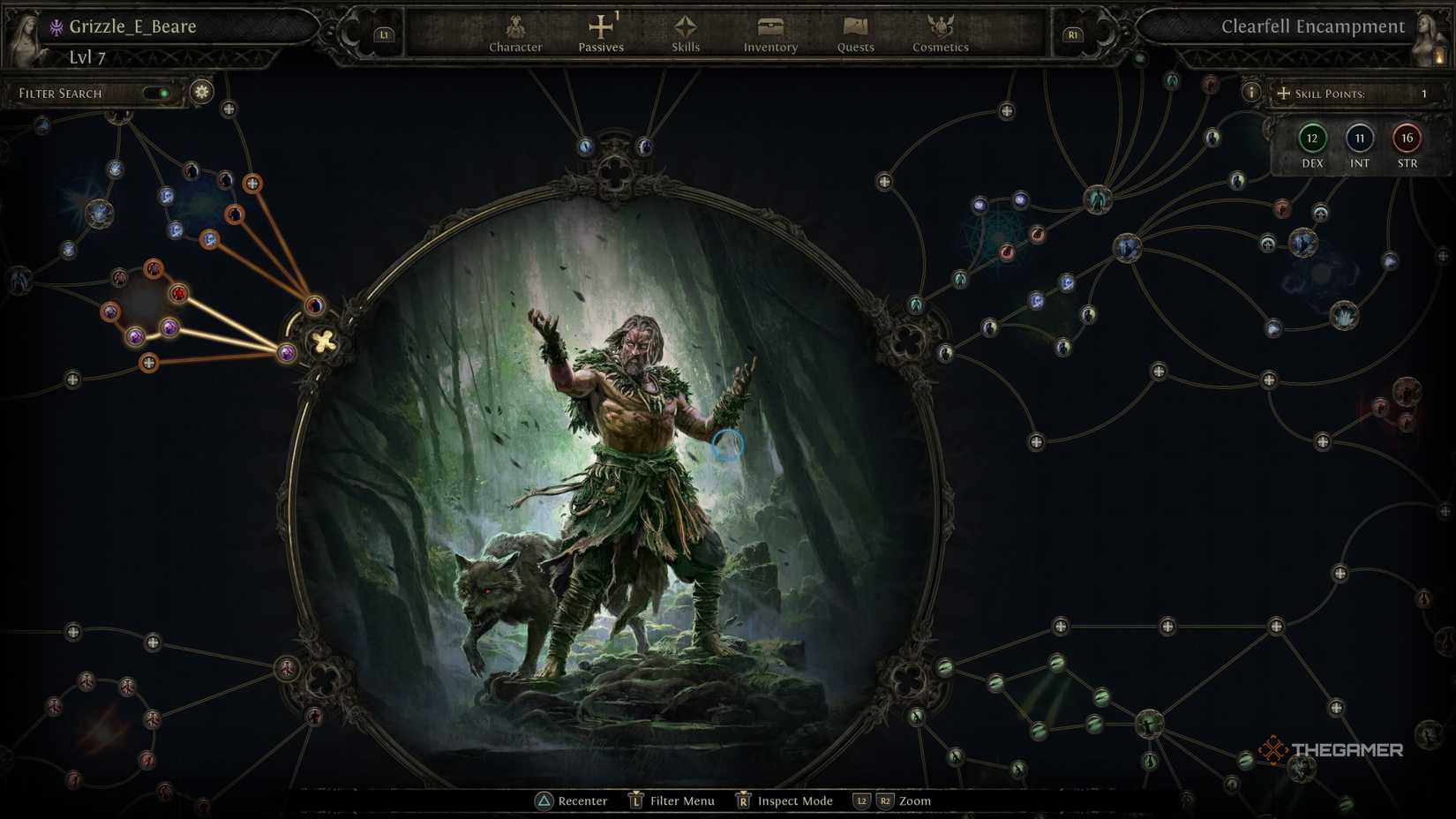
Task: Click the R1 shoulder button prompt
Action: click(x=1073, y=34)
